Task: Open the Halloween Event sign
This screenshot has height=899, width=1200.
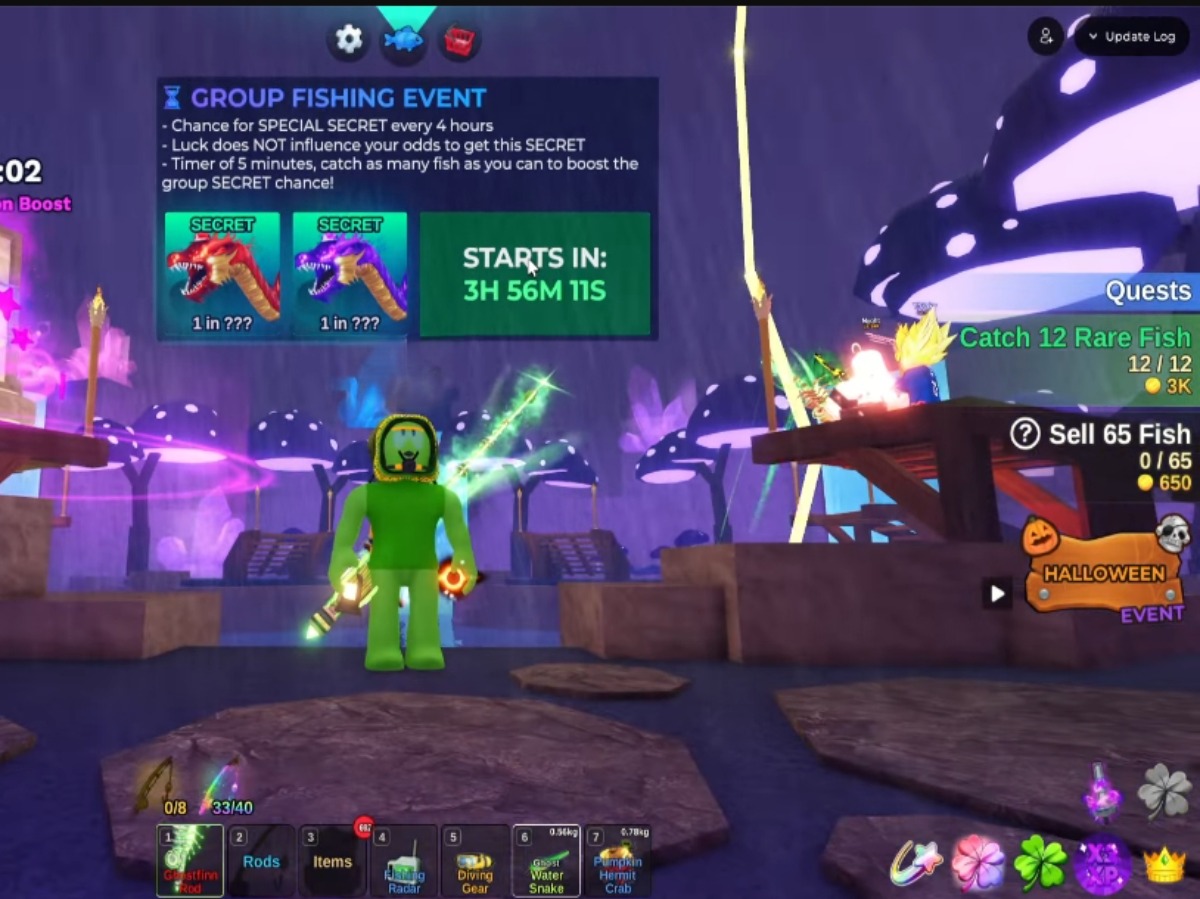Action: (x=1104, y=573)
